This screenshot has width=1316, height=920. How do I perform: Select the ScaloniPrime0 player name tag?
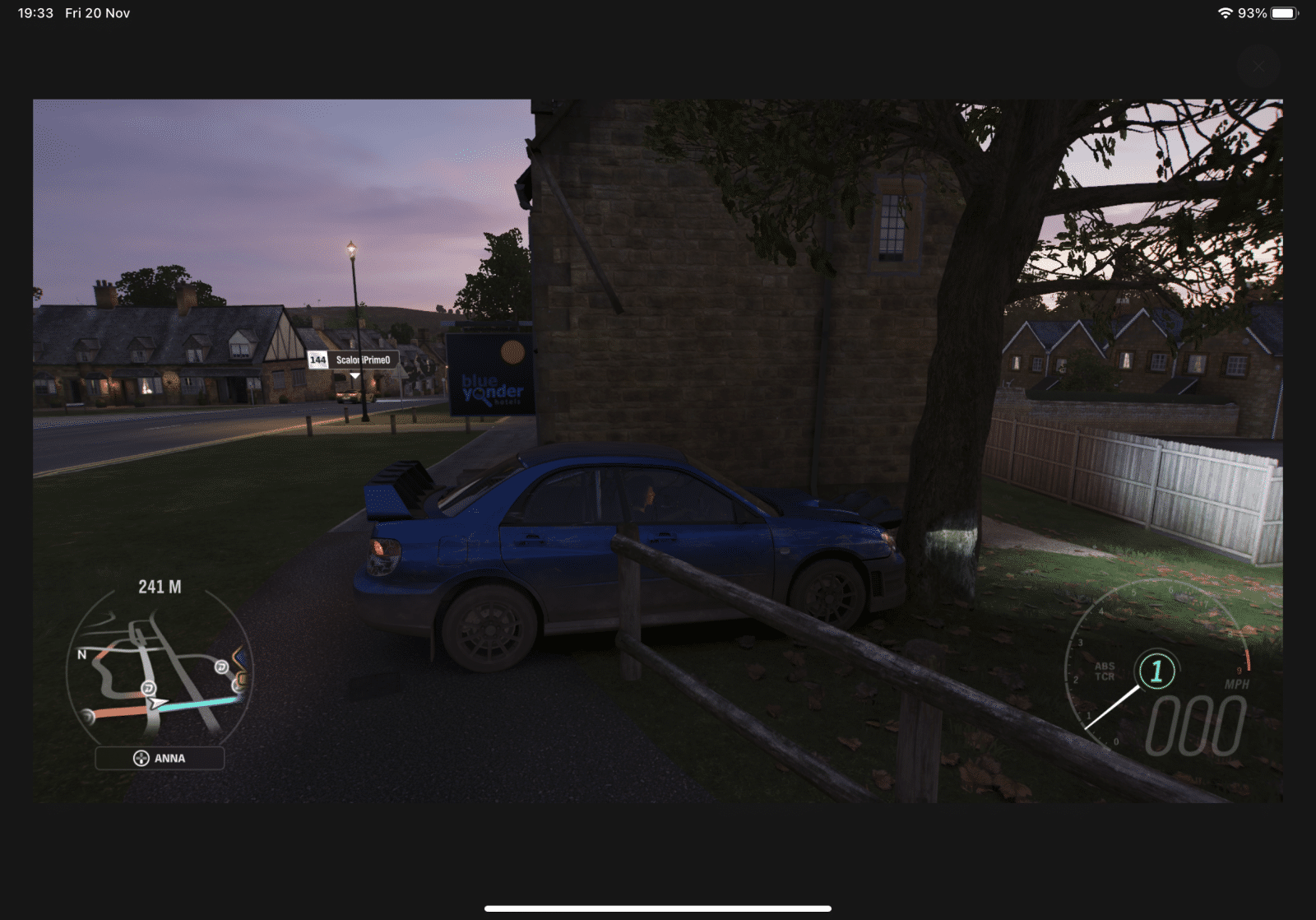(354, 360)
